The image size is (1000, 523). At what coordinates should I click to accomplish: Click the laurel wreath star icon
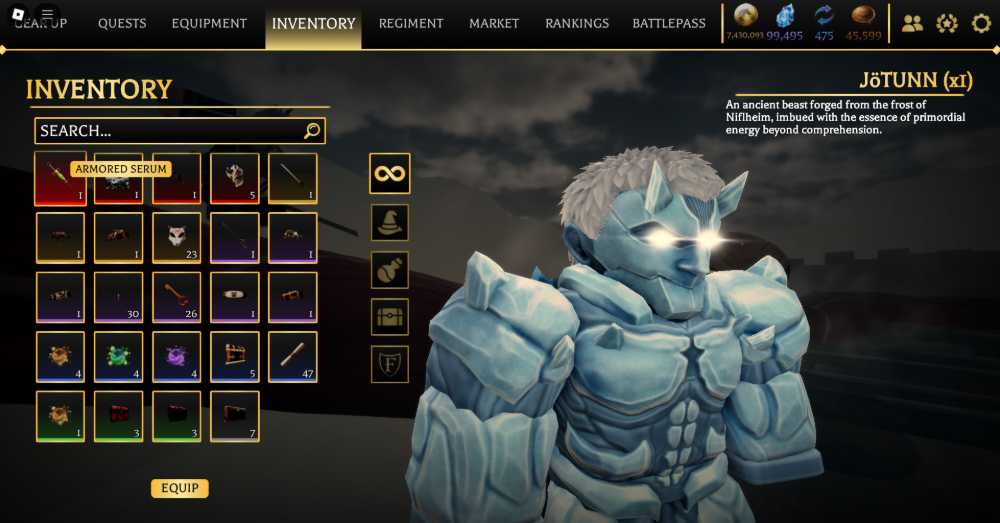pos(947,23)
